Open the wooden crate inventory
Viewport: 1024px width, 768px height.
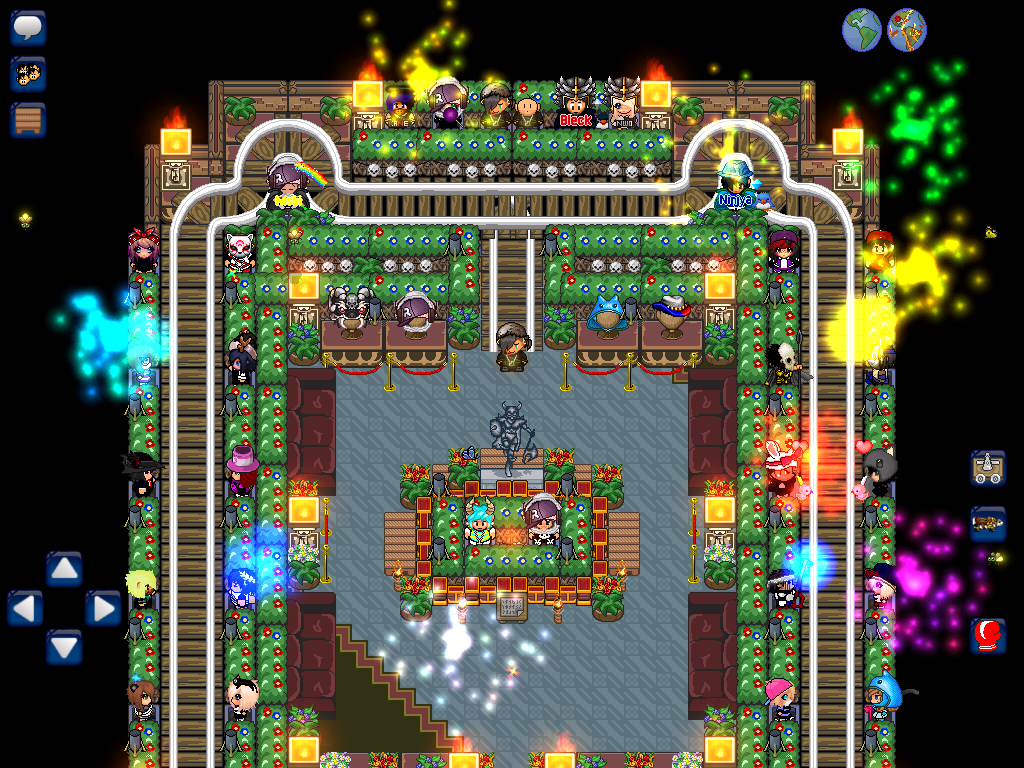[28, 120]
